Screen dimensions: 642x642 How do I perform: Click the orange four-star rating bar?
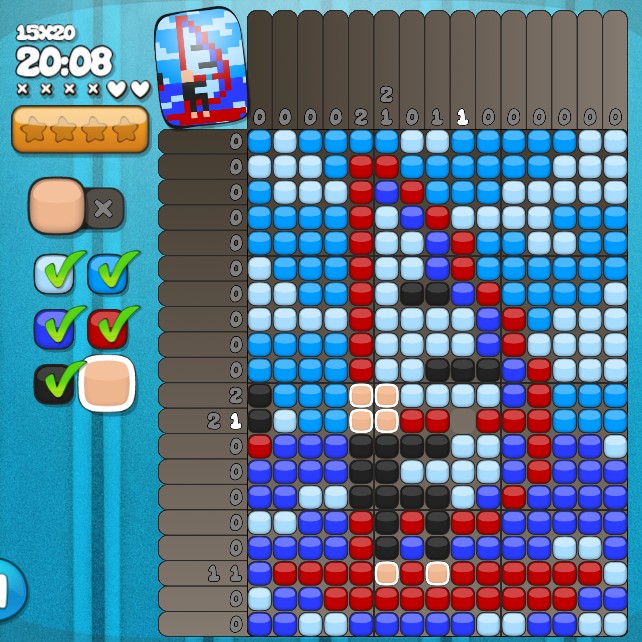coord(80,130)
